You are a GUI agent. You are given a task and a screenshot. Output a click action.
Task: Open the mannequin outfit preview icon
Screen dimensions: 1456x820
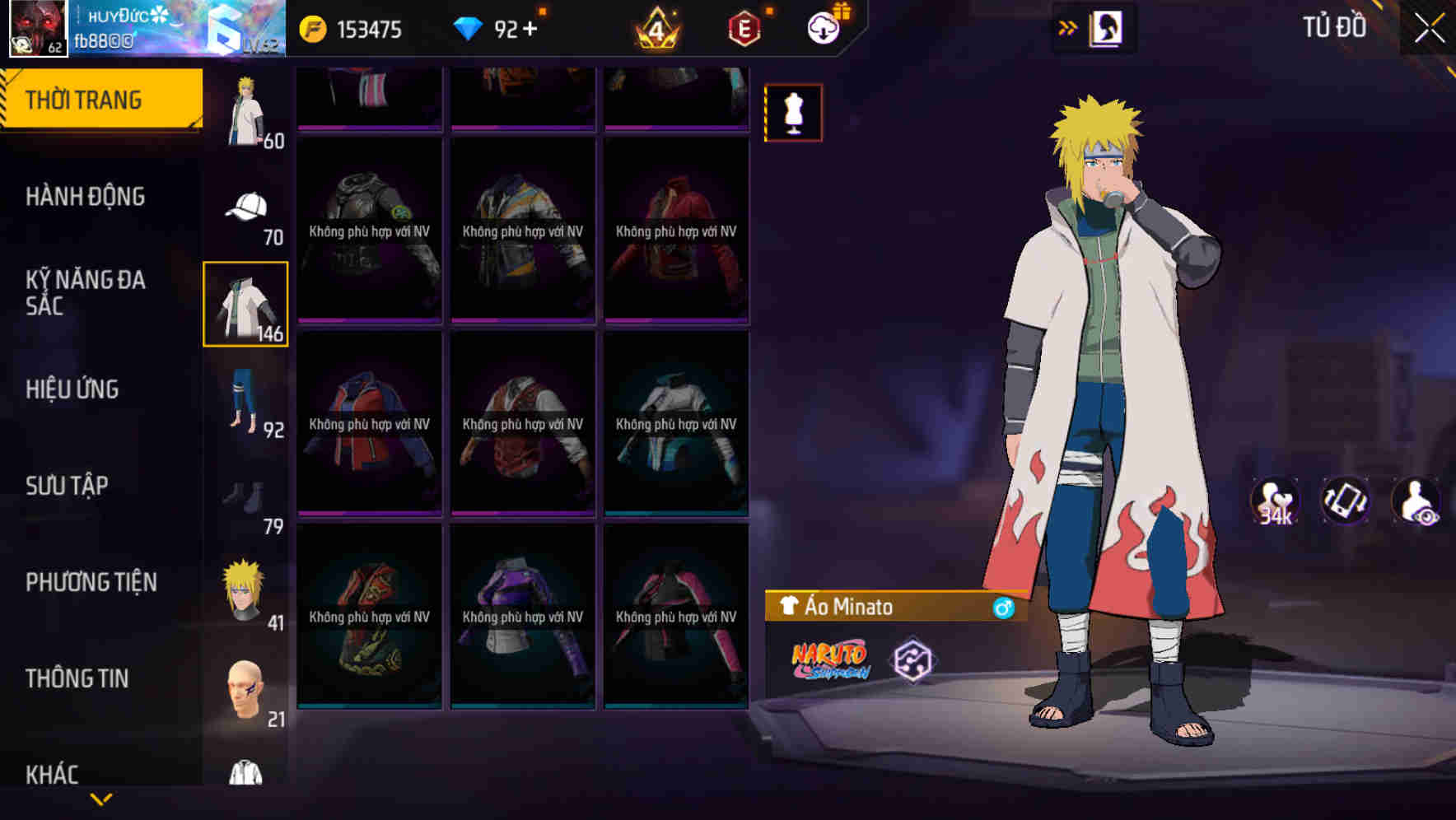click(x=793, y=112)
